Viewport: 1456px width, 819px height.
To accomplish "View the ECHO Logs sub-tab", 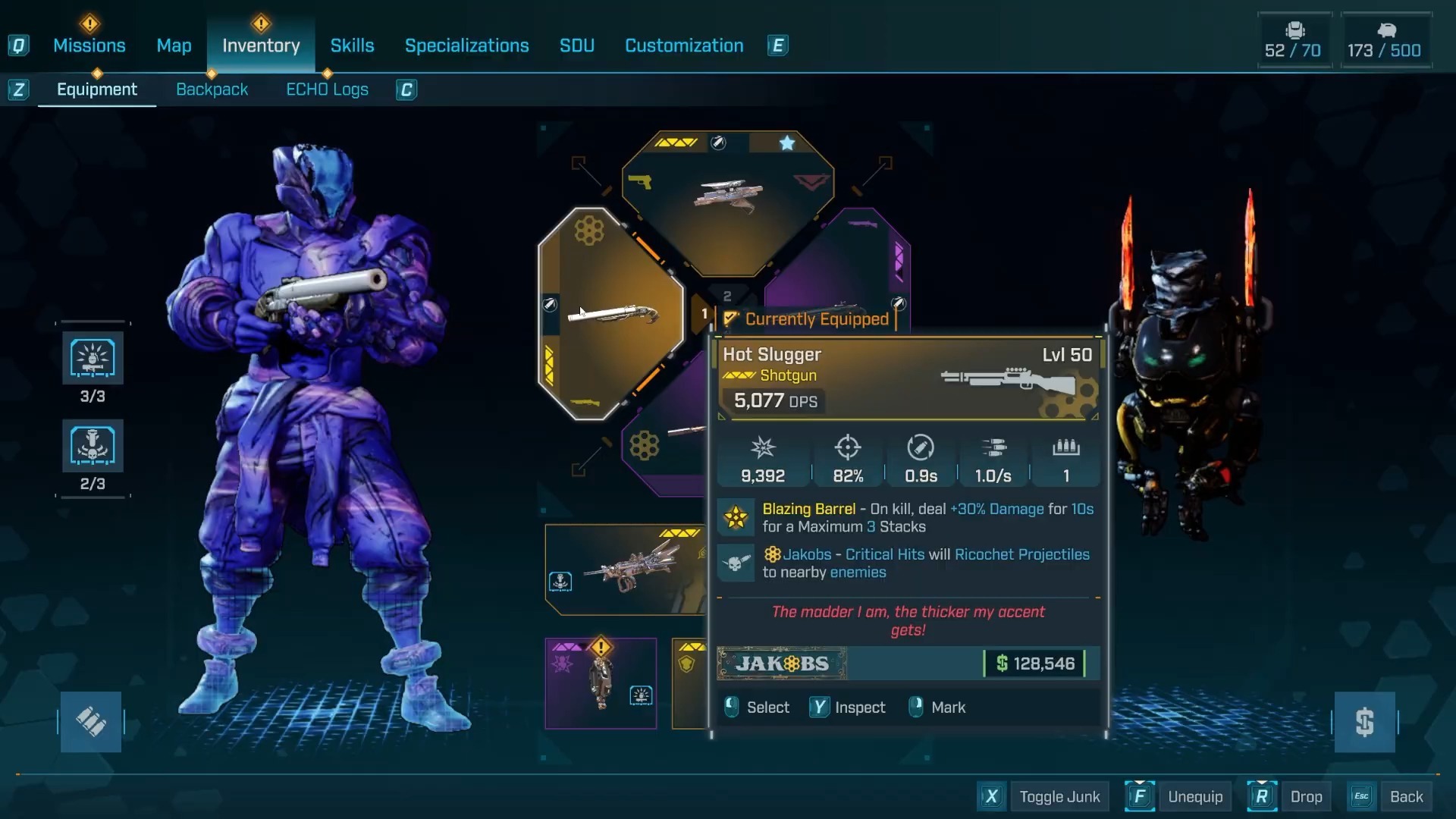I will (x=327, y=89).
